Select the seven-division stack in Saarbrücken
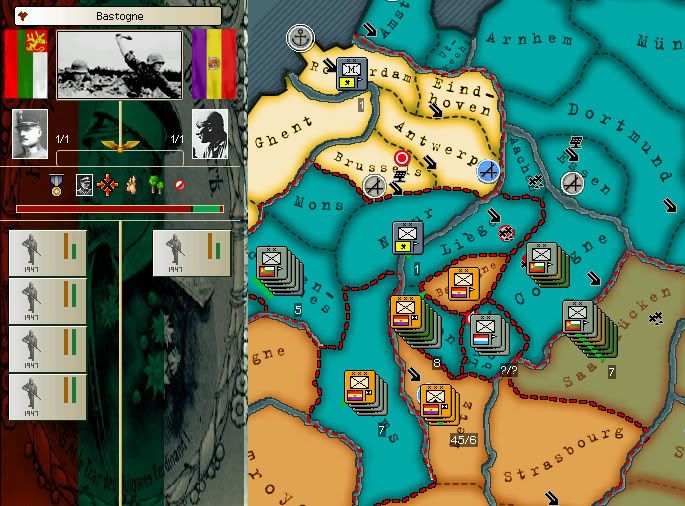The height and width of the screenshot is (506, 685). 582,320
